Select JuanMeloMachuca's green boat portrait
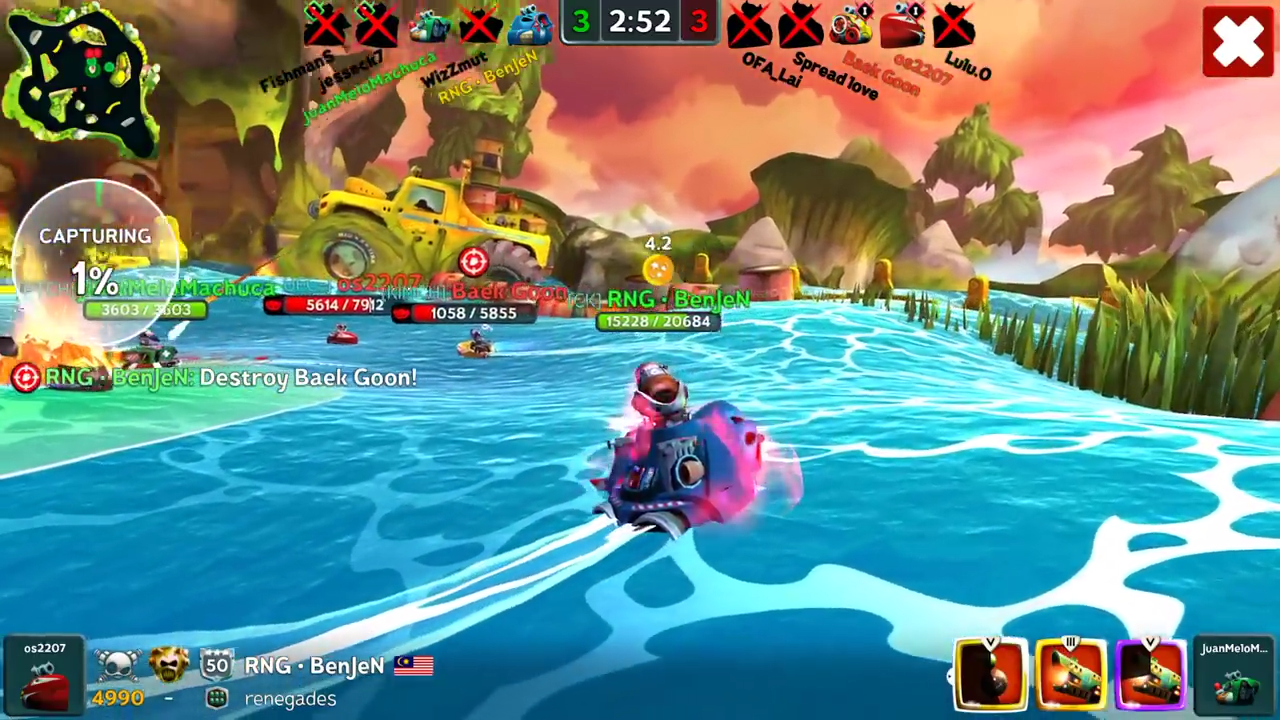 (x=429, y=25)
